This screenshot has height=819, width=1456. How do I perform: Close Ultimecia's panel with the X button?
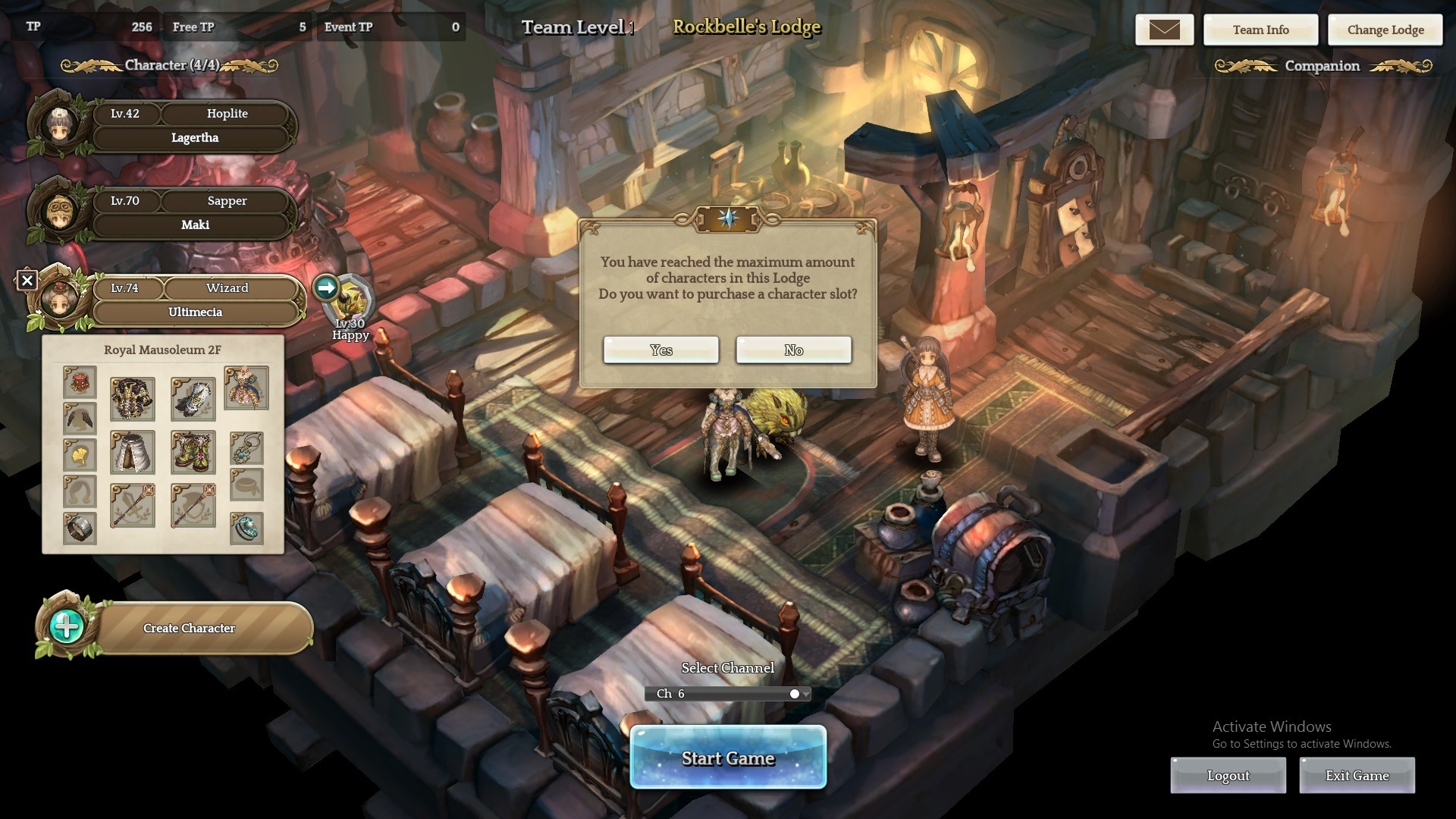[x=27, y=281]
